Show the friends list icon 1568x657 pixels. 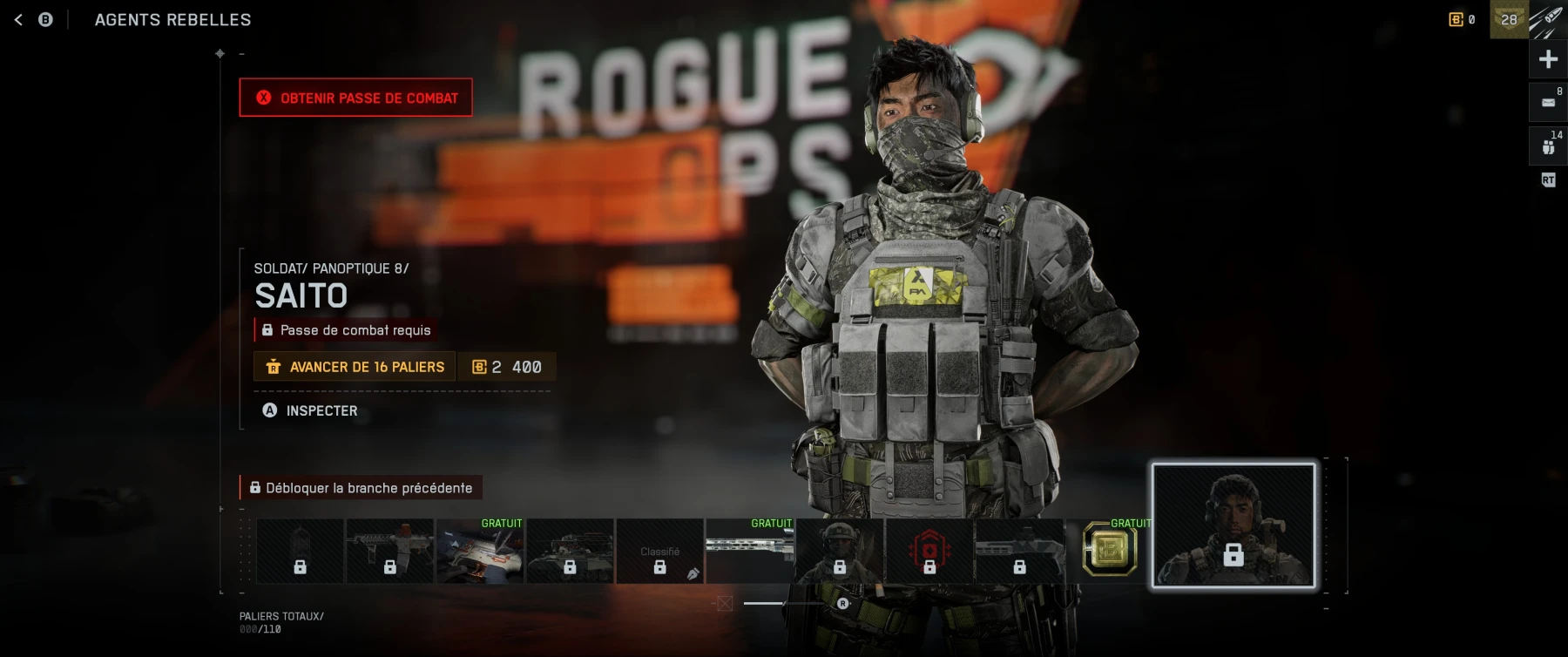click(1548, 146)
